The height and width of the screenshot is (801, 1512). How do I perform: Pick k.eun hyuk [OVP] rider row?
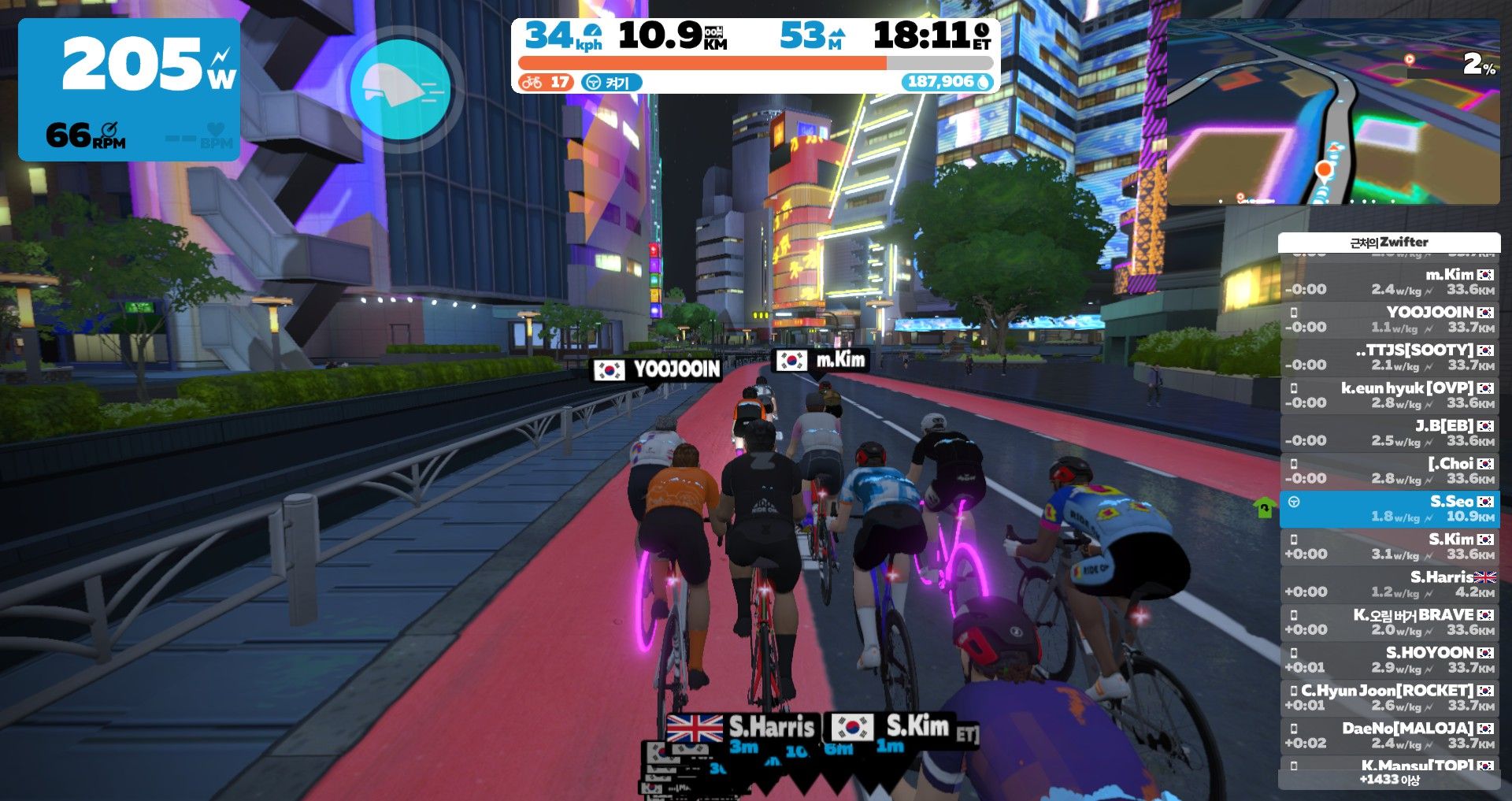1389,395
